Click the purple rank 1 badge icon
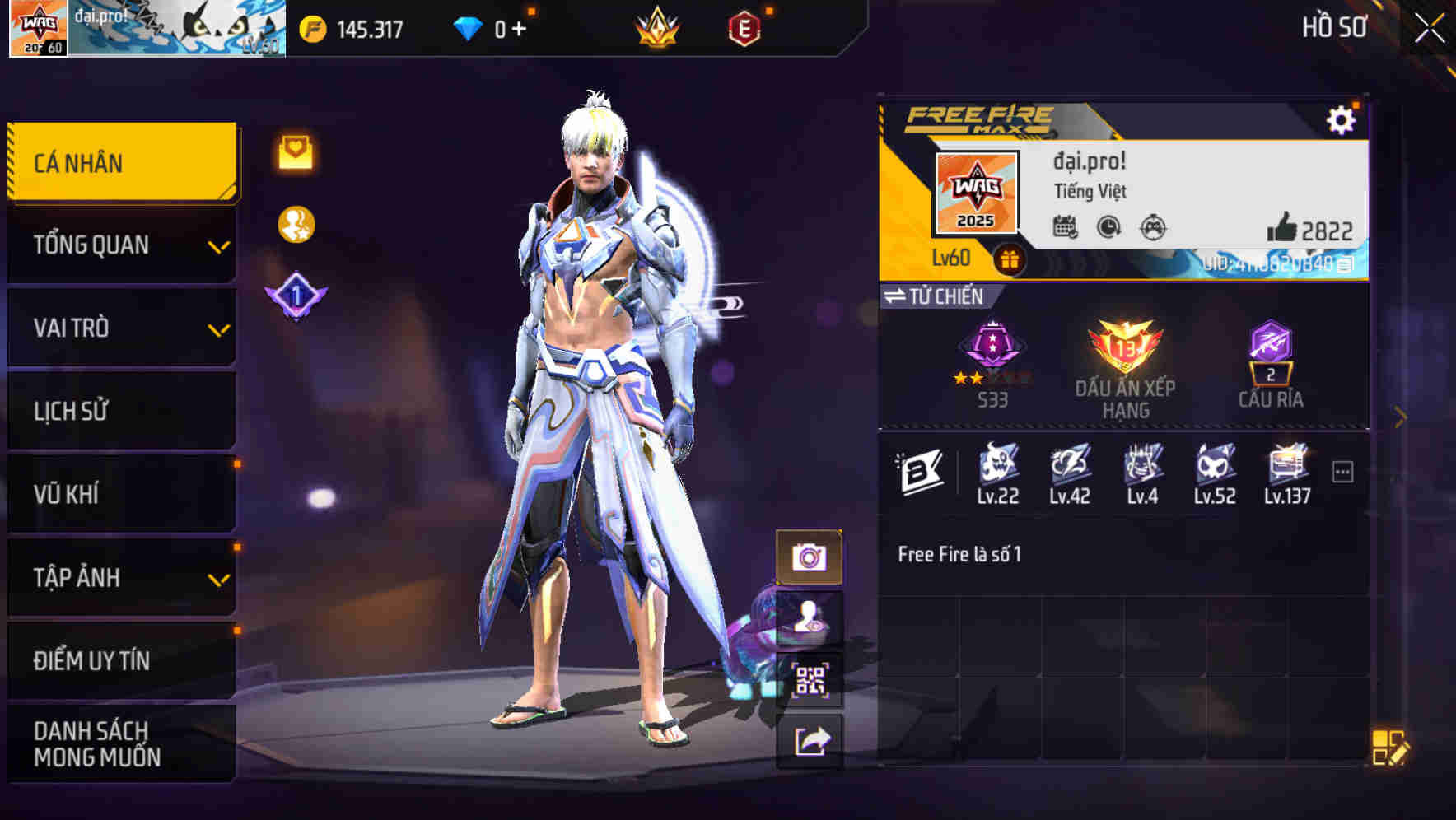Screen dimensions: 1456x820 [x=296, y=295]
